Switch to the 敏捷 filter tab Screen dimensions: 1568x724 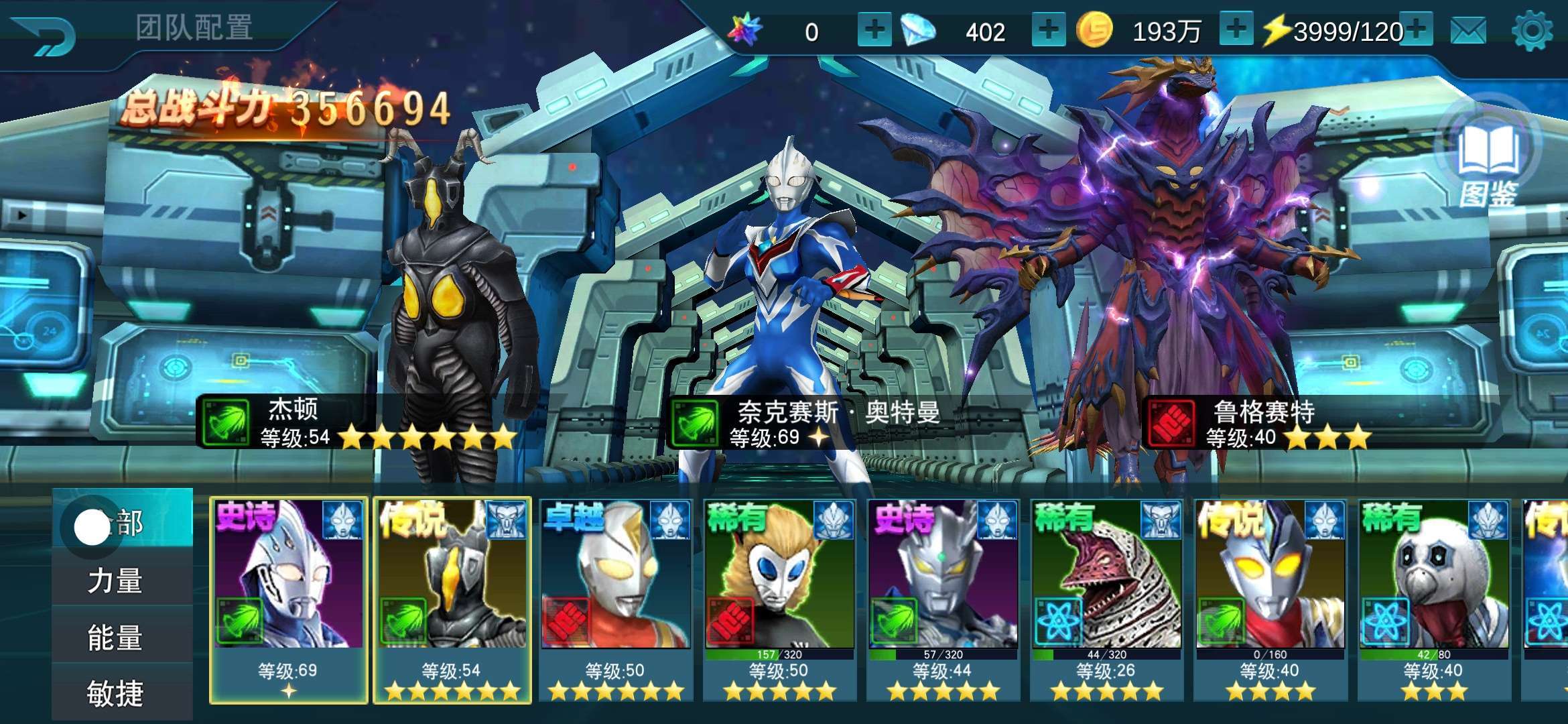click(x=115, y=693)
